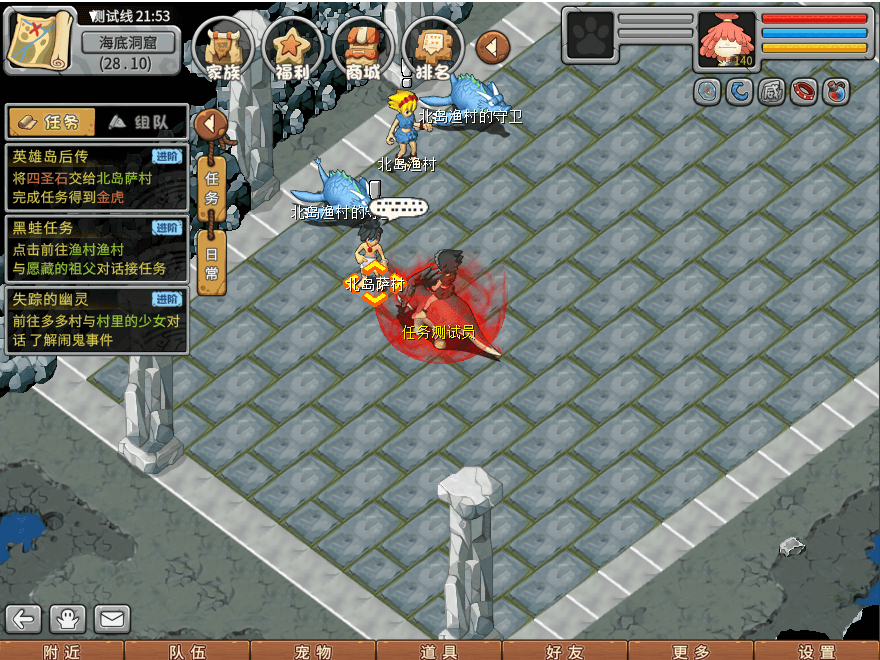Open the 商城 shop
The width and height of the screenshot is (880, 660).
(x=362, y=48)
